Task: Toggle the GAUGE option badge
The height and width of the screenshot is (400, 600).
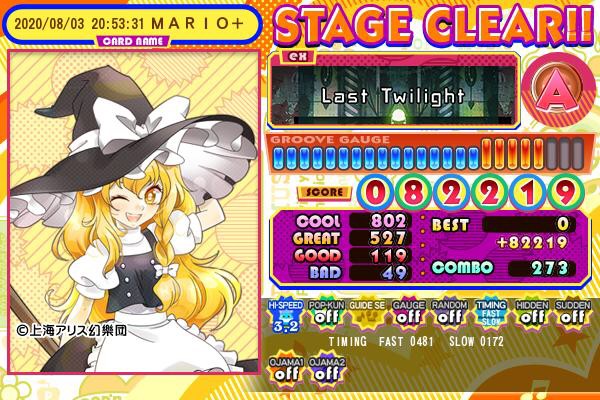Action: 407,314
